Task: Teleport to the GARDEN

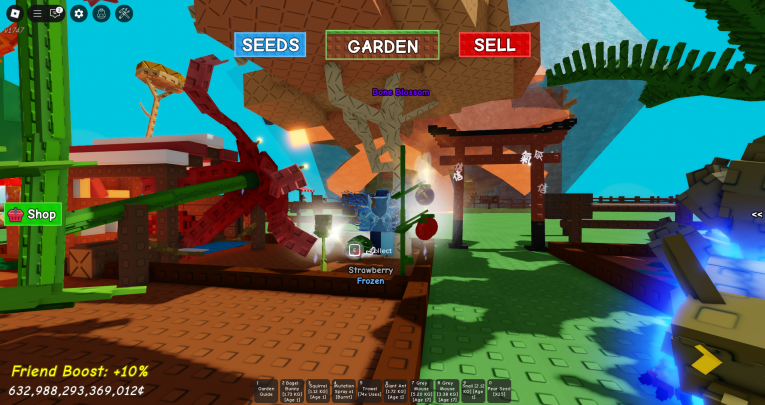Action: [x=382, y=46]
